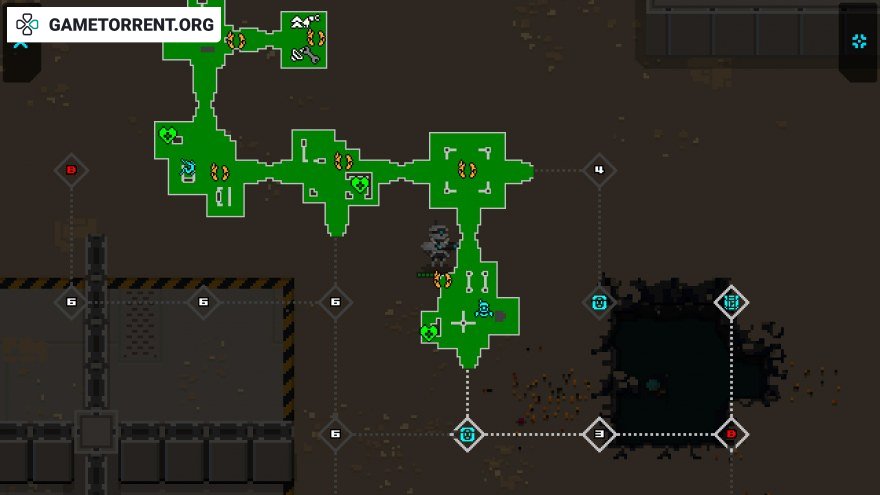The height and width of the screenshot is (495, 880).
Task: Pick the red node linked to node 3
Action: point(731,434)
